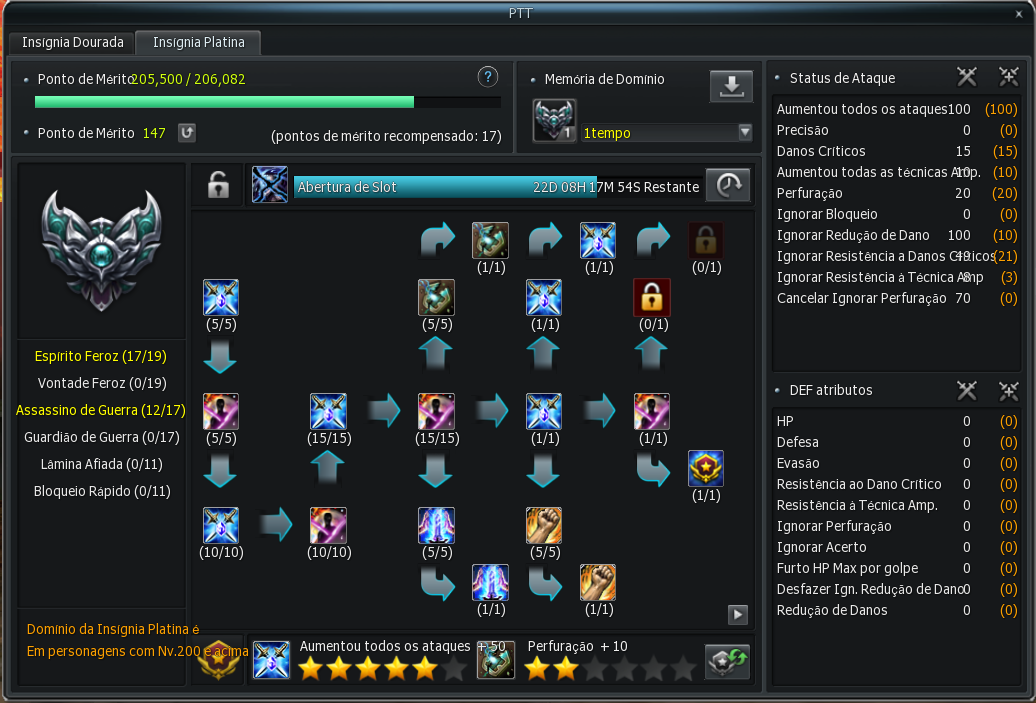Choose Lâmina Afiada (0/11) in the list
1036x703 pixels.
click(100, 464)
